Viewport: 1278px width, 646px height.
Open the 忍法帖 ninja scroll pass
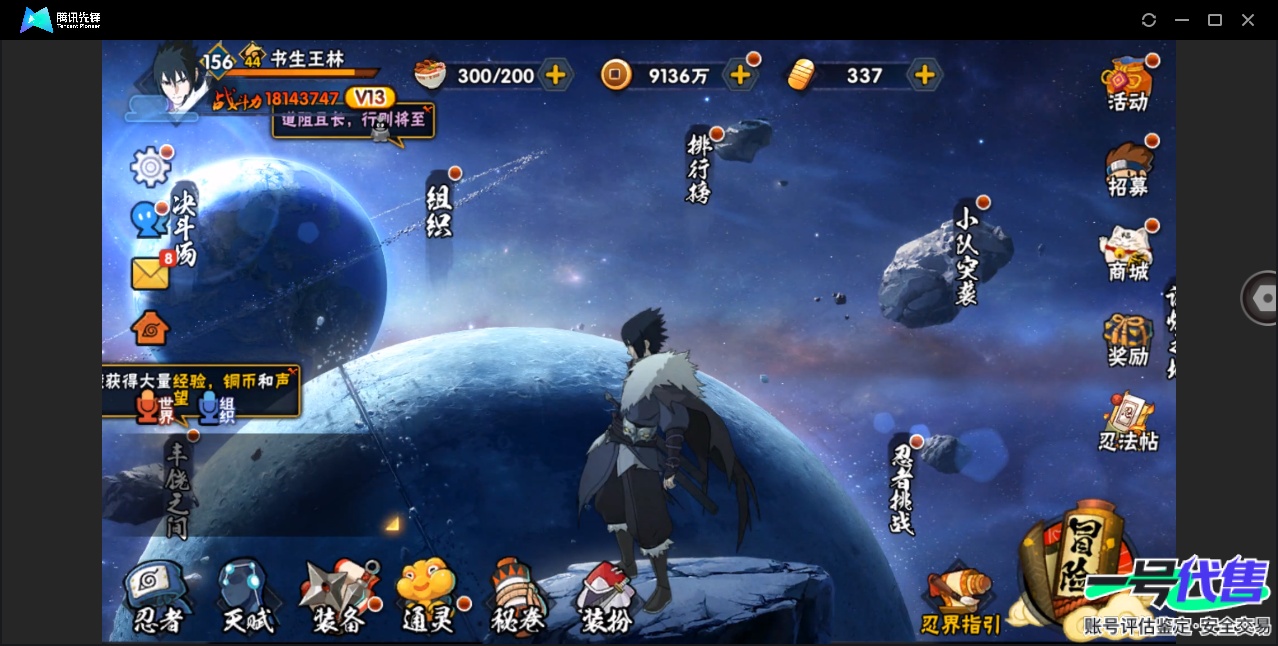point(1128,424)
